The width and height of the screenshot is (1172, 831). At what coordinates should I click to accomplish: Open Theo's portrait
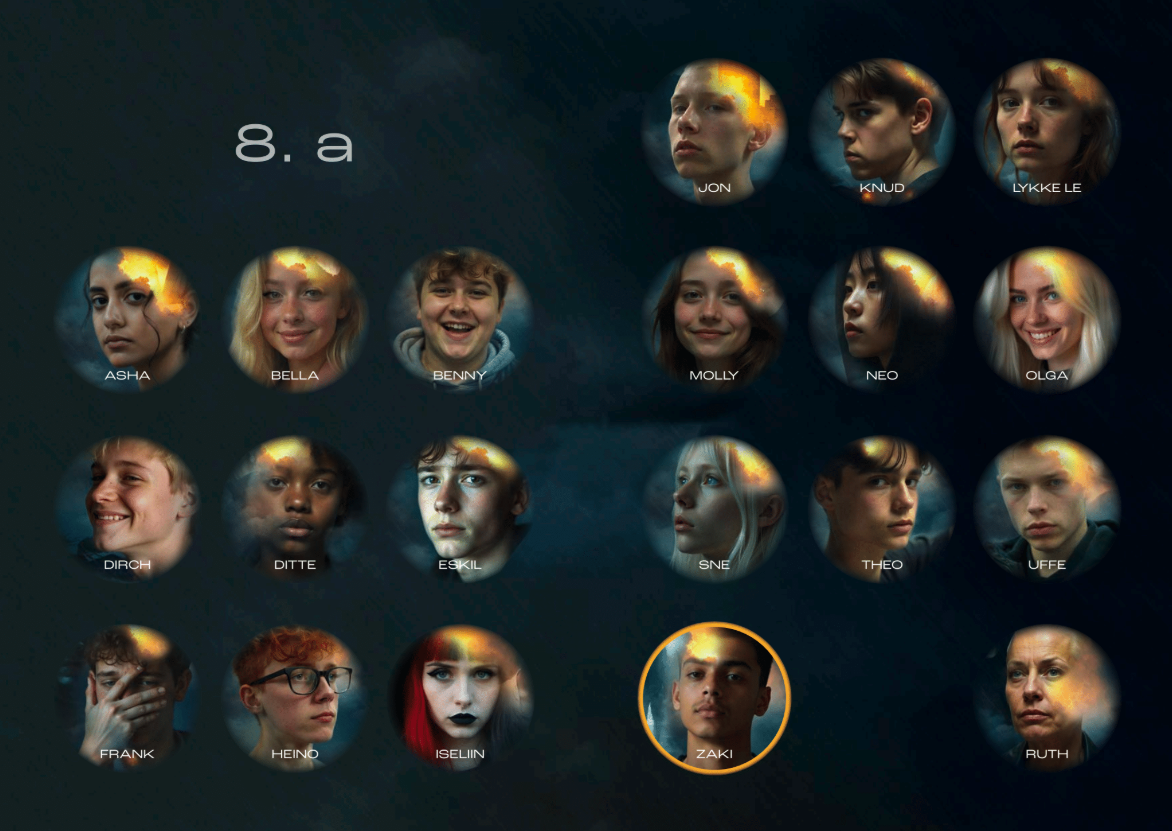(881, 507)
